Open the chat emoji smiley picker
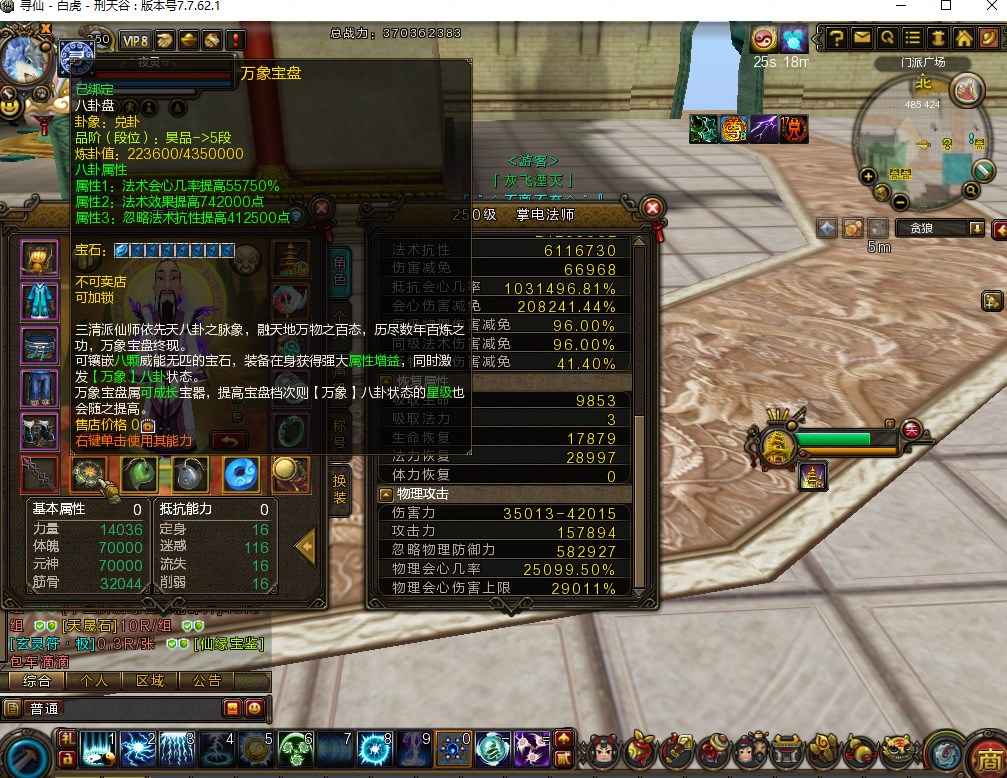This screenshot has width=1007, height=778. tap(255, 708)
